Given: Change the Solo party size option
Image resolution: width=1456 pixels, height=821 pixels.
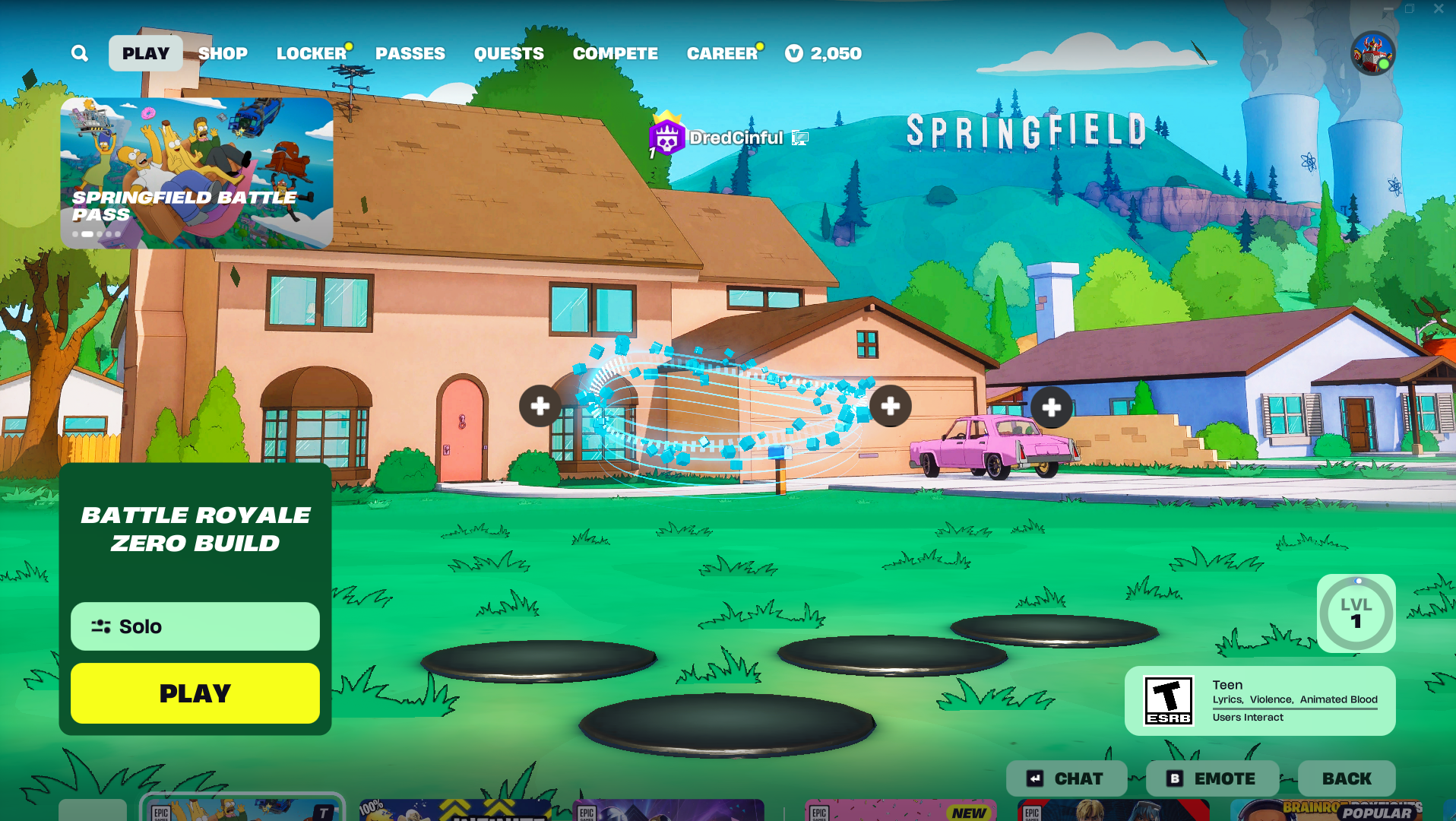Looking at the screenshot, I should pyautogui.click(x=195, y=626).
